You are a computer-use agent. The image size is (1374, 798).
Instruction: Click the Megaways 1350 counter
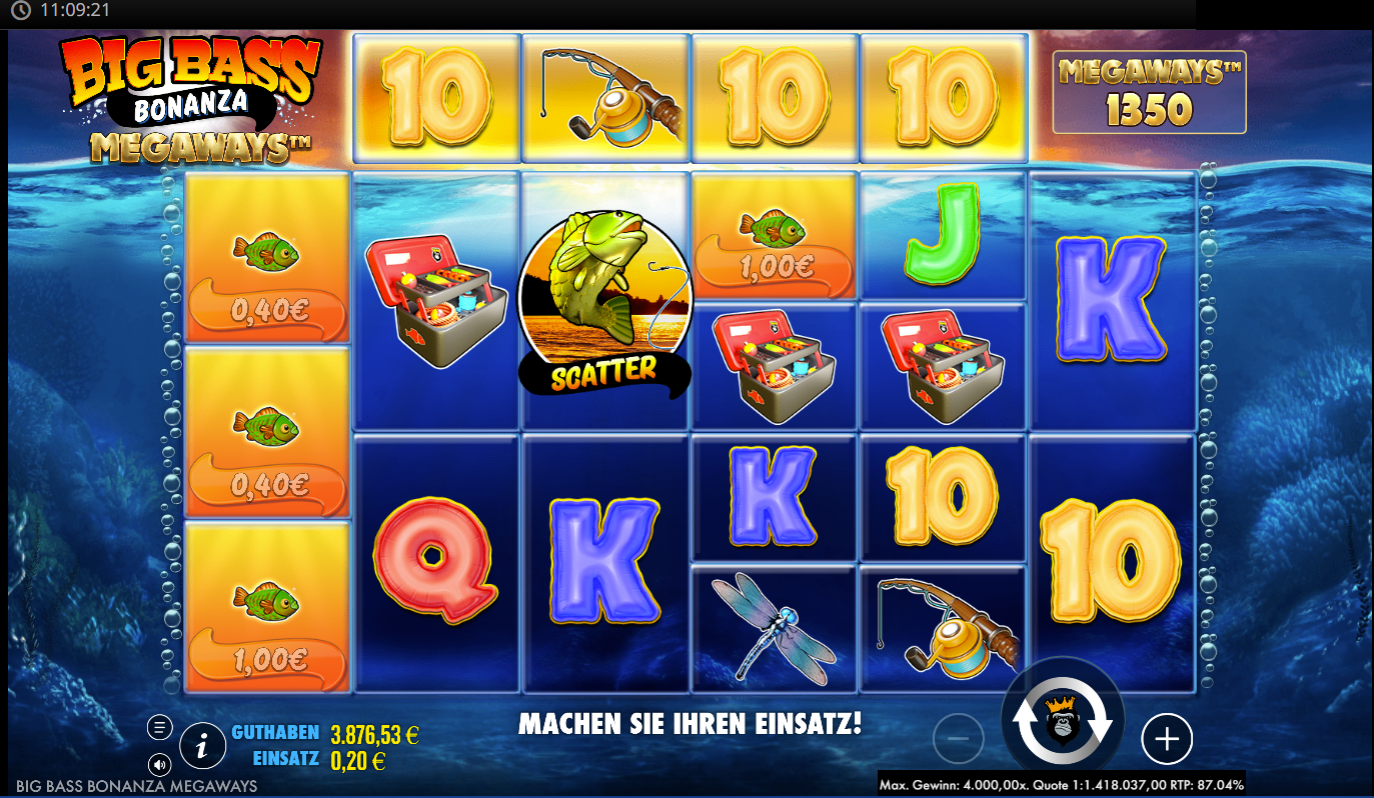tap(1148, 91)
